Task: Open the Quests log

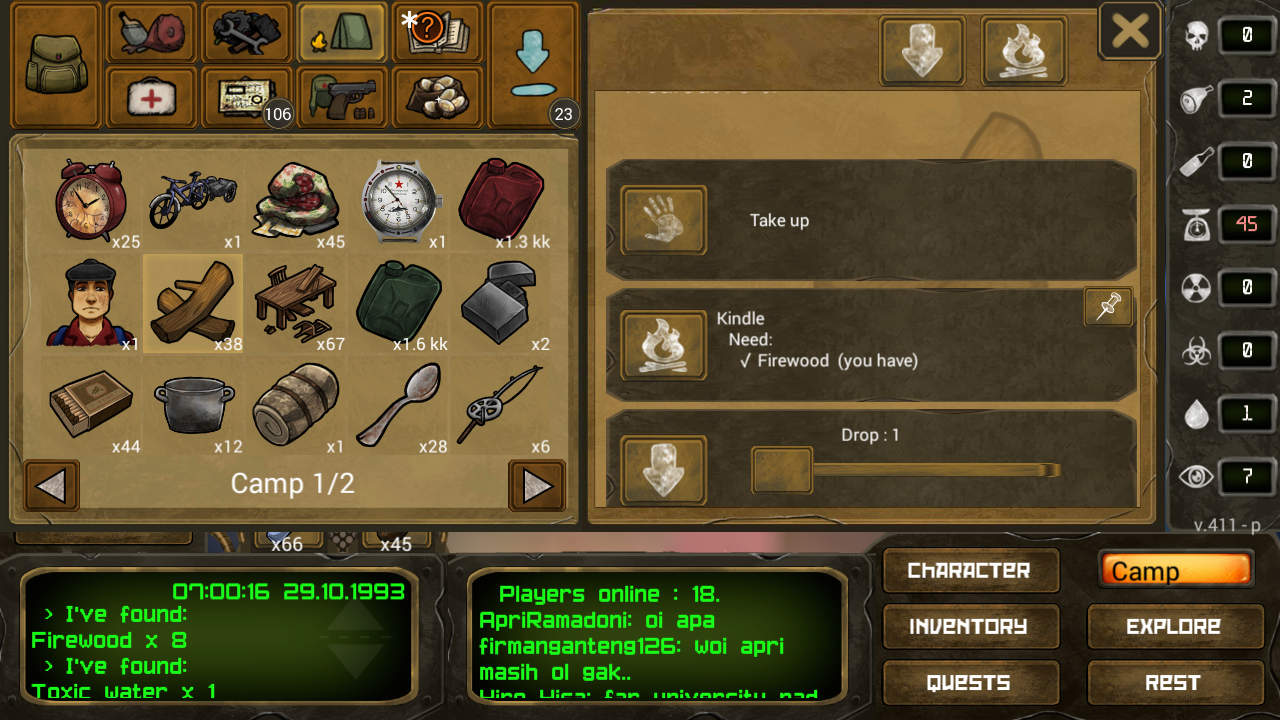Action: point(969,683)
